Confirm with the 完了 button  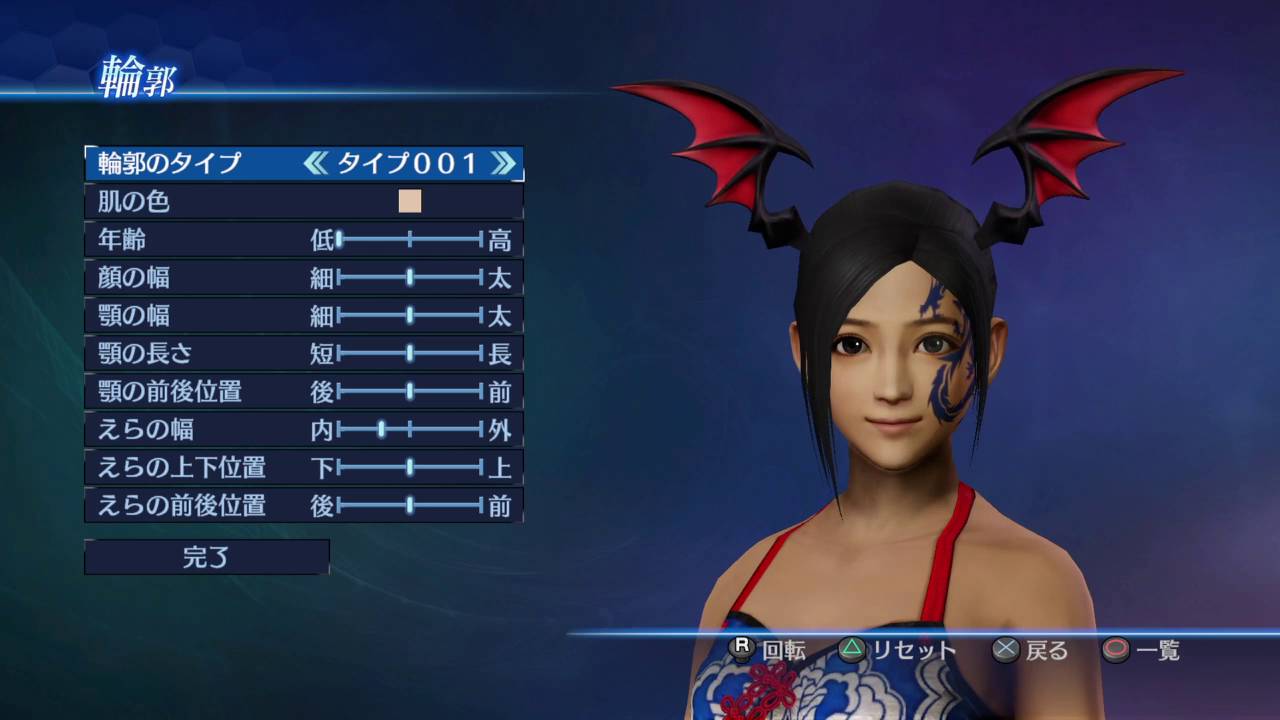pyautogui.click(x=206, y=557)
